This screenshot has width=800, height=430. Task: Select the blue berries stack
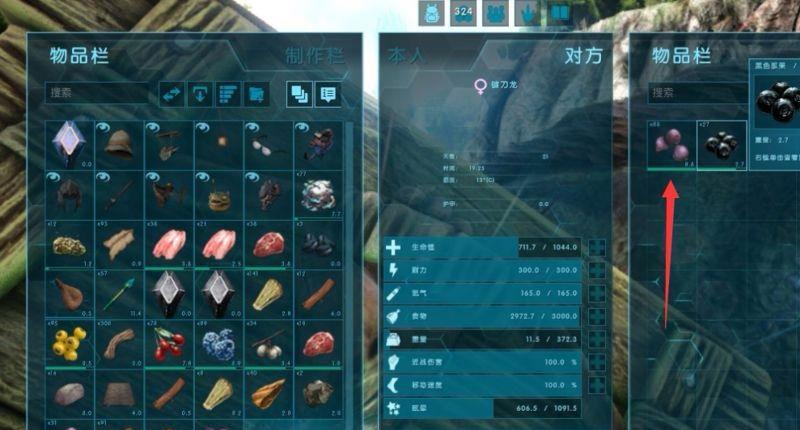(217, 343)
